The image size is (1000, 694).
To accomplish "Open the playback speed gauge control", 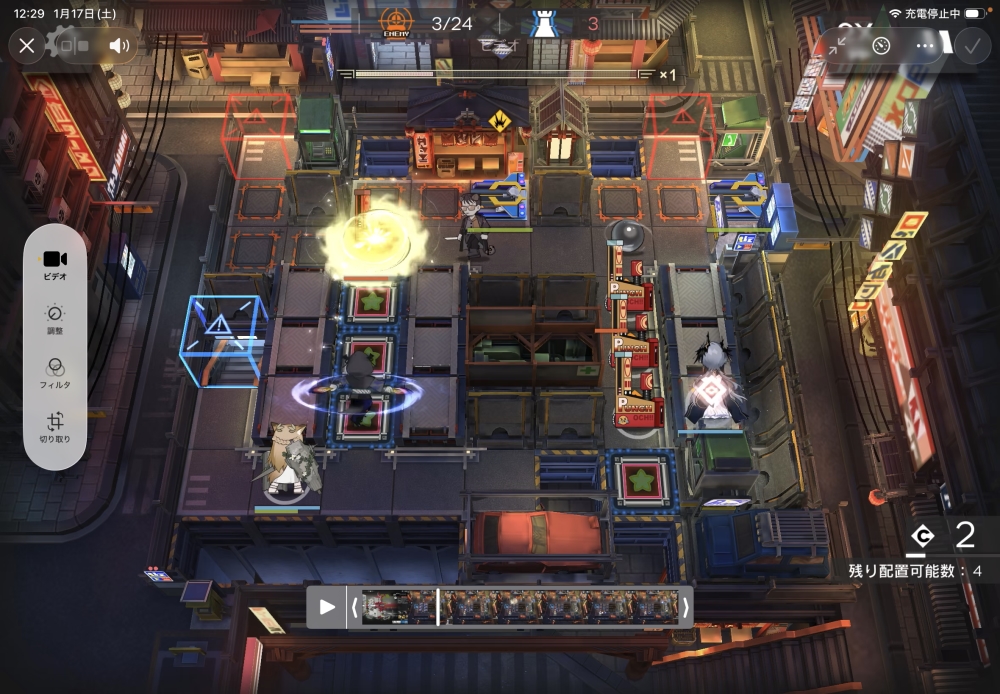I will 881,45.
